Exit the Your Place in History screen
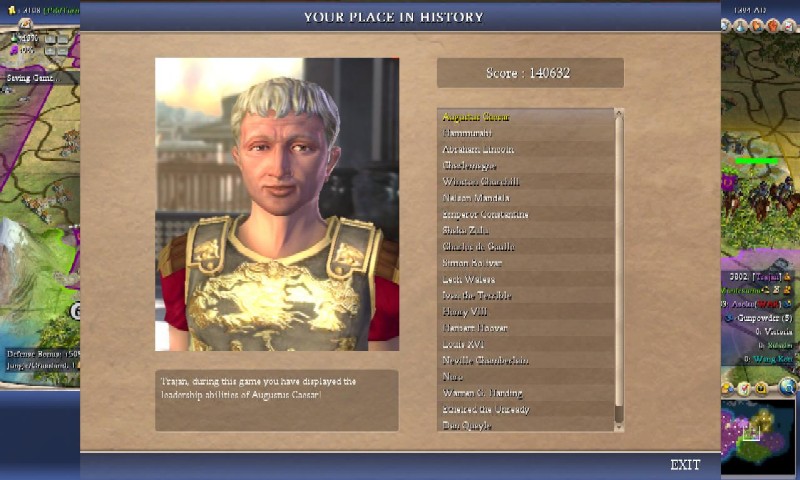The height and width of the screenshot is (480, 800). [x=685, y=465]
